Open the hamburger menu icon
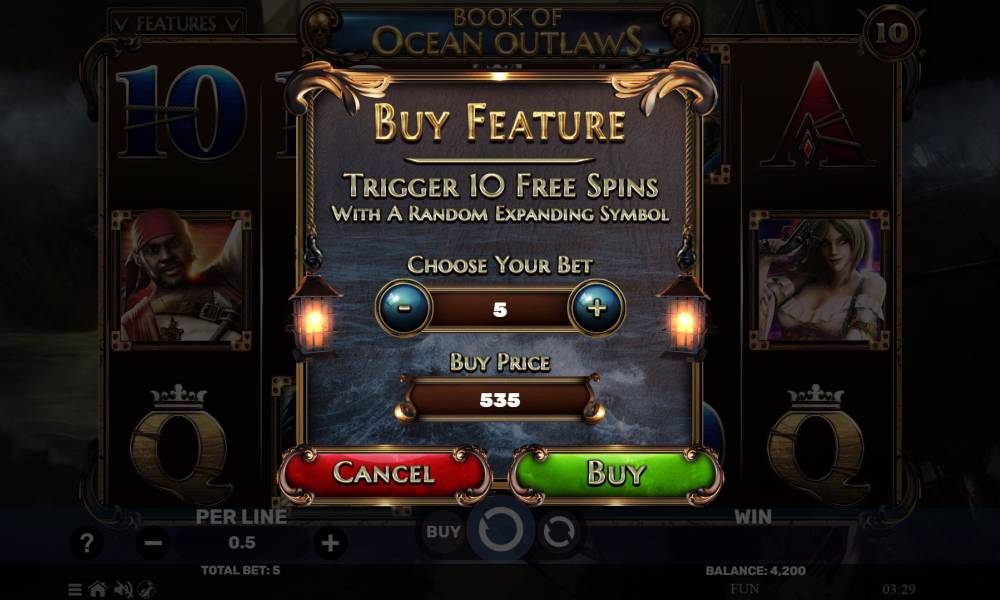The image size is (1000, 600). coord(76,589)
